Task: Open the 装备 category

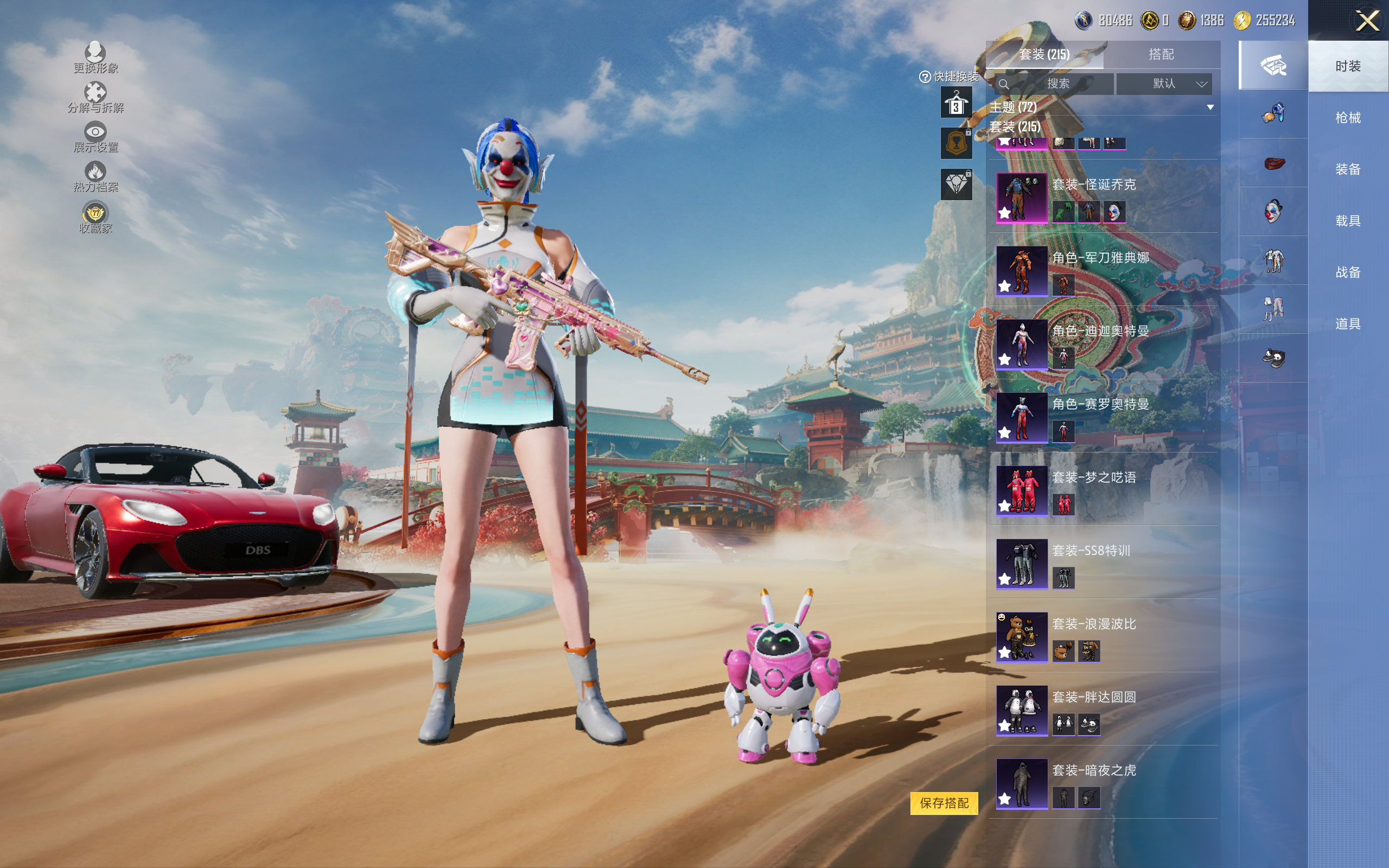Action: [1348, 169]
